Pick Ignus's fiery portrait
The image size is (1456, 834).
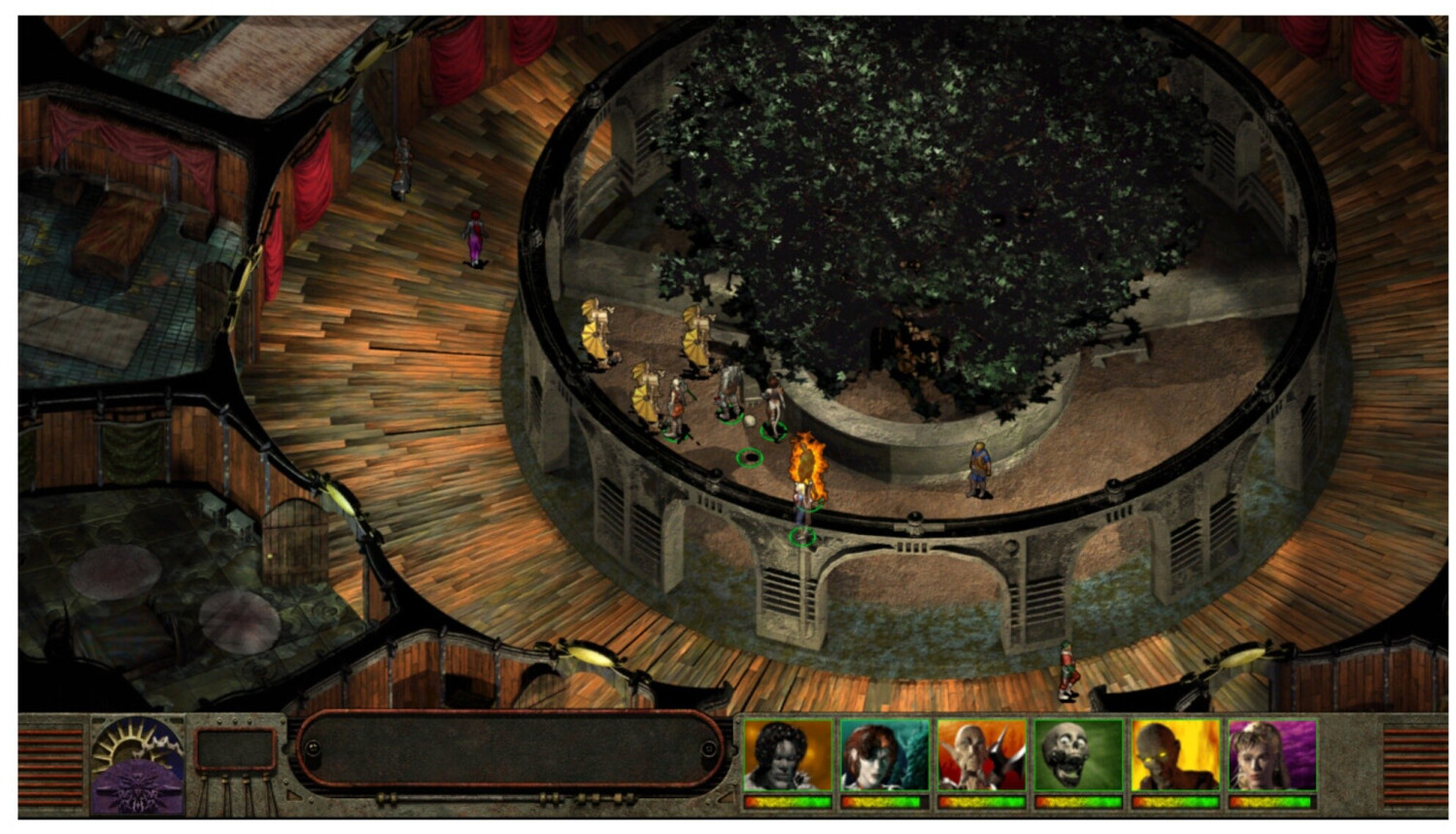pos(1175,755)
